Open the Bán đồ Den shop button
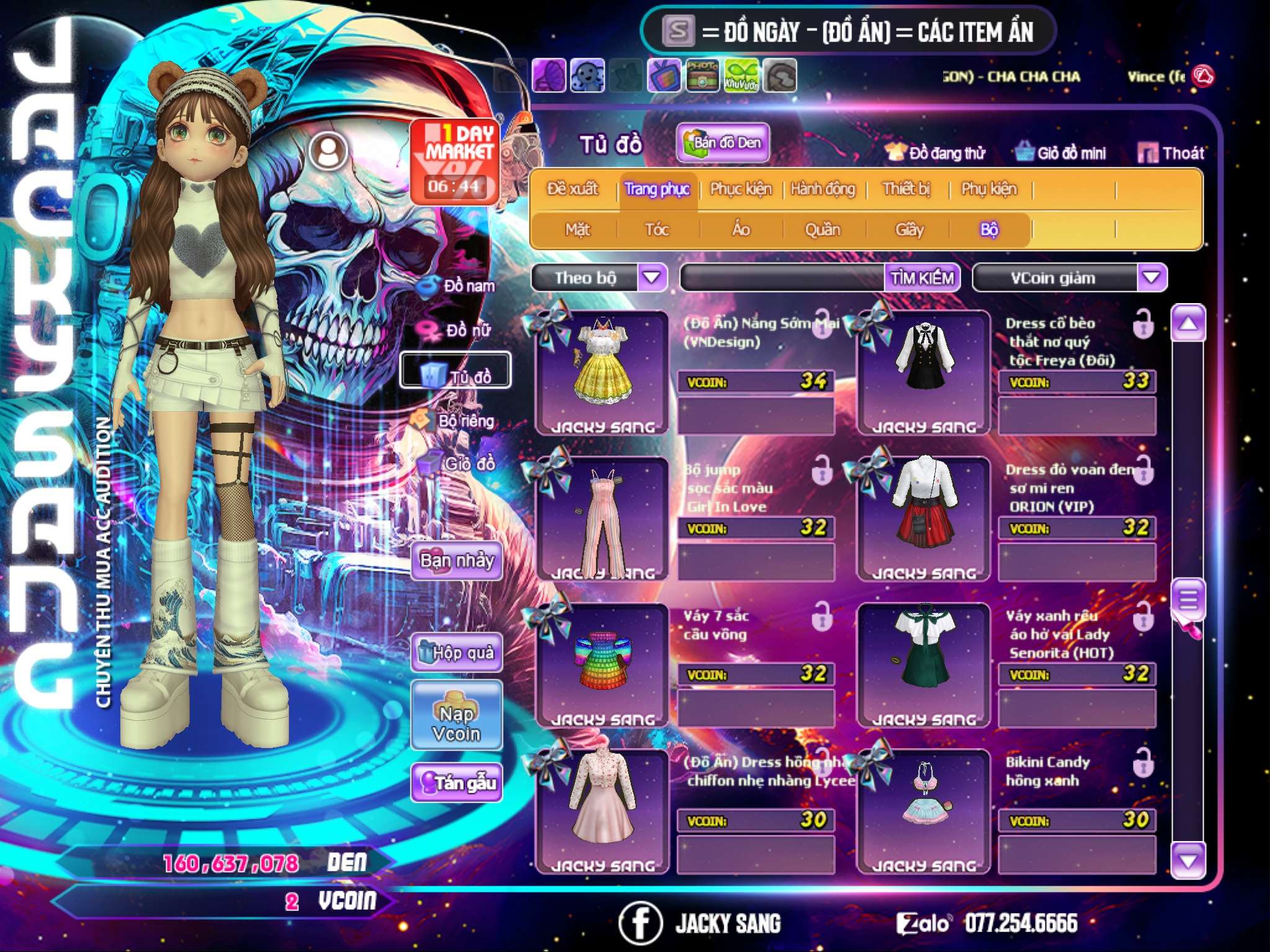This screenshot has width=1270, height=952. coord(722,143)
